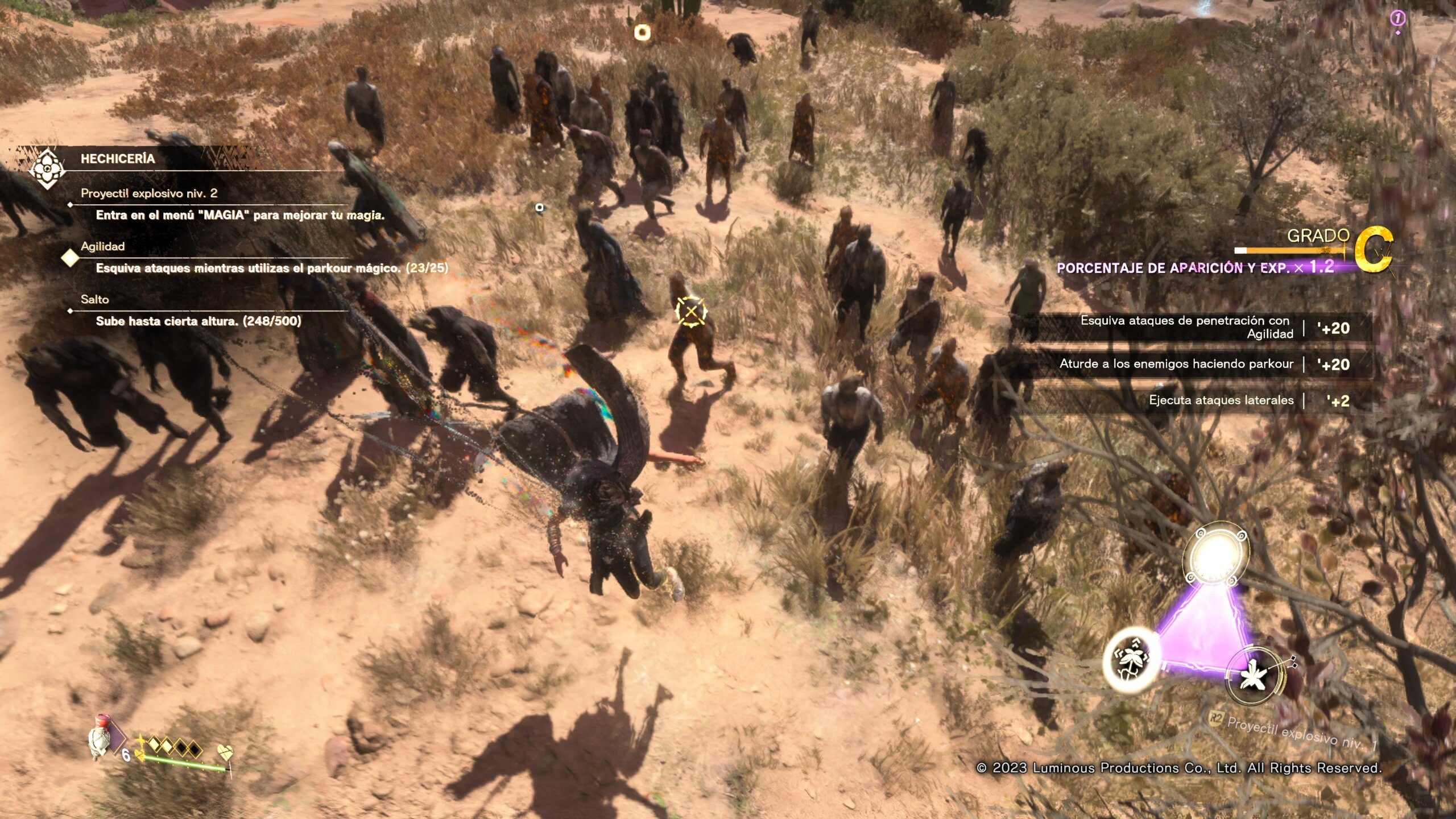This screenshot has height=819, width=1456.
Task: Select the Proyectil explosivo niv. 2 entry
Action: coord(149,193)
